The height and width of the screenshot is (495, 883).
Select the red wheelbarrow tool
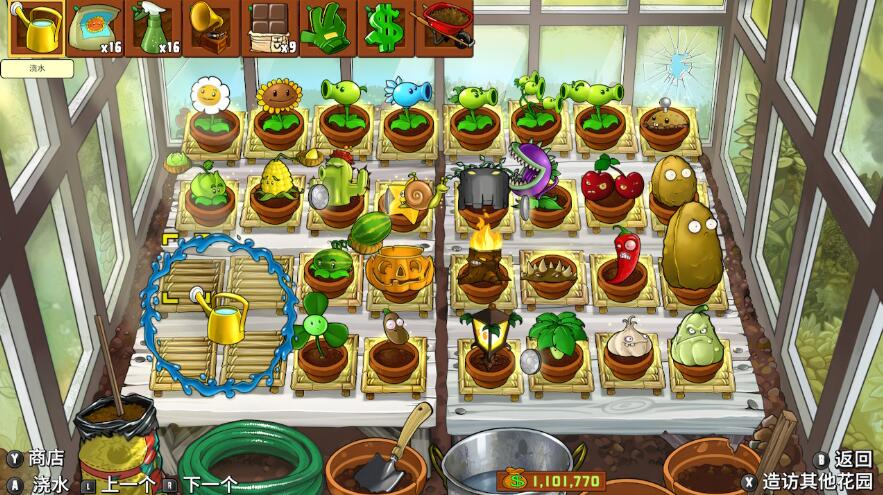[x=443, y=29]
